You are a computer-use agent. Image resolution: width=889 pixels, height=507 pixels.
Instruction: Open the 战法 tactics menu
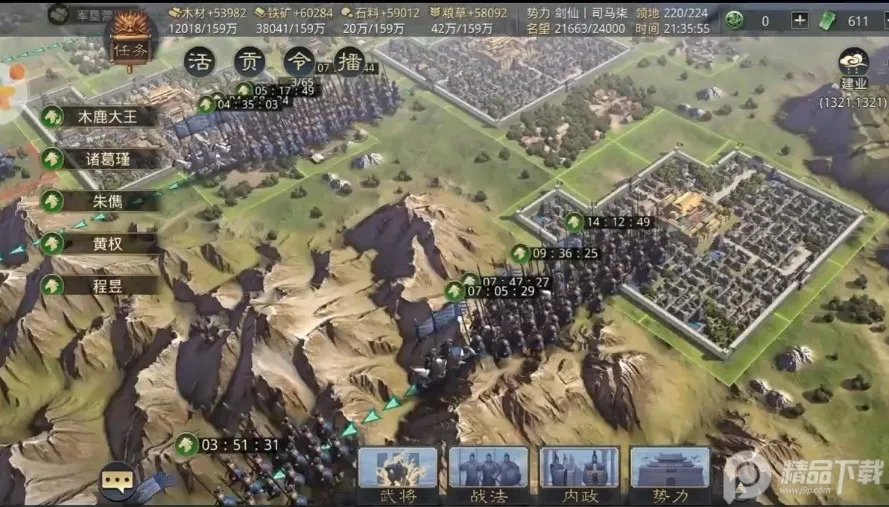[x=488, y=474]
